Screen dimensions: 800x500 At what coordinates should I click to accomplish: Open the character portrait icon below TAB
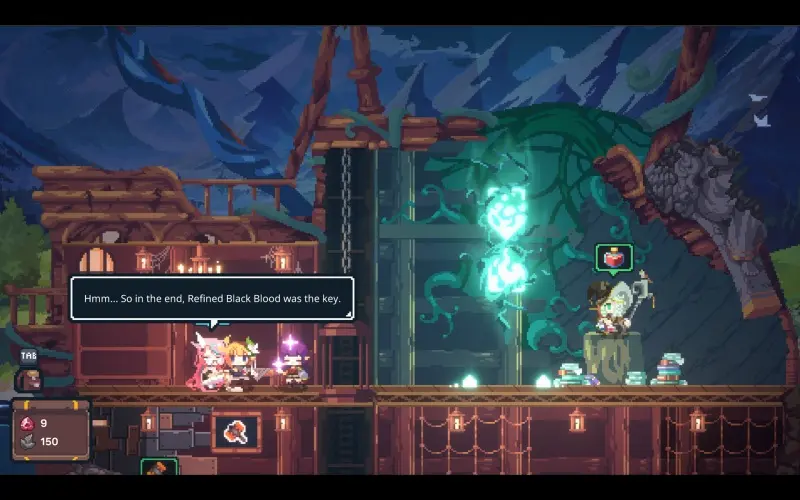coord(30,379)
